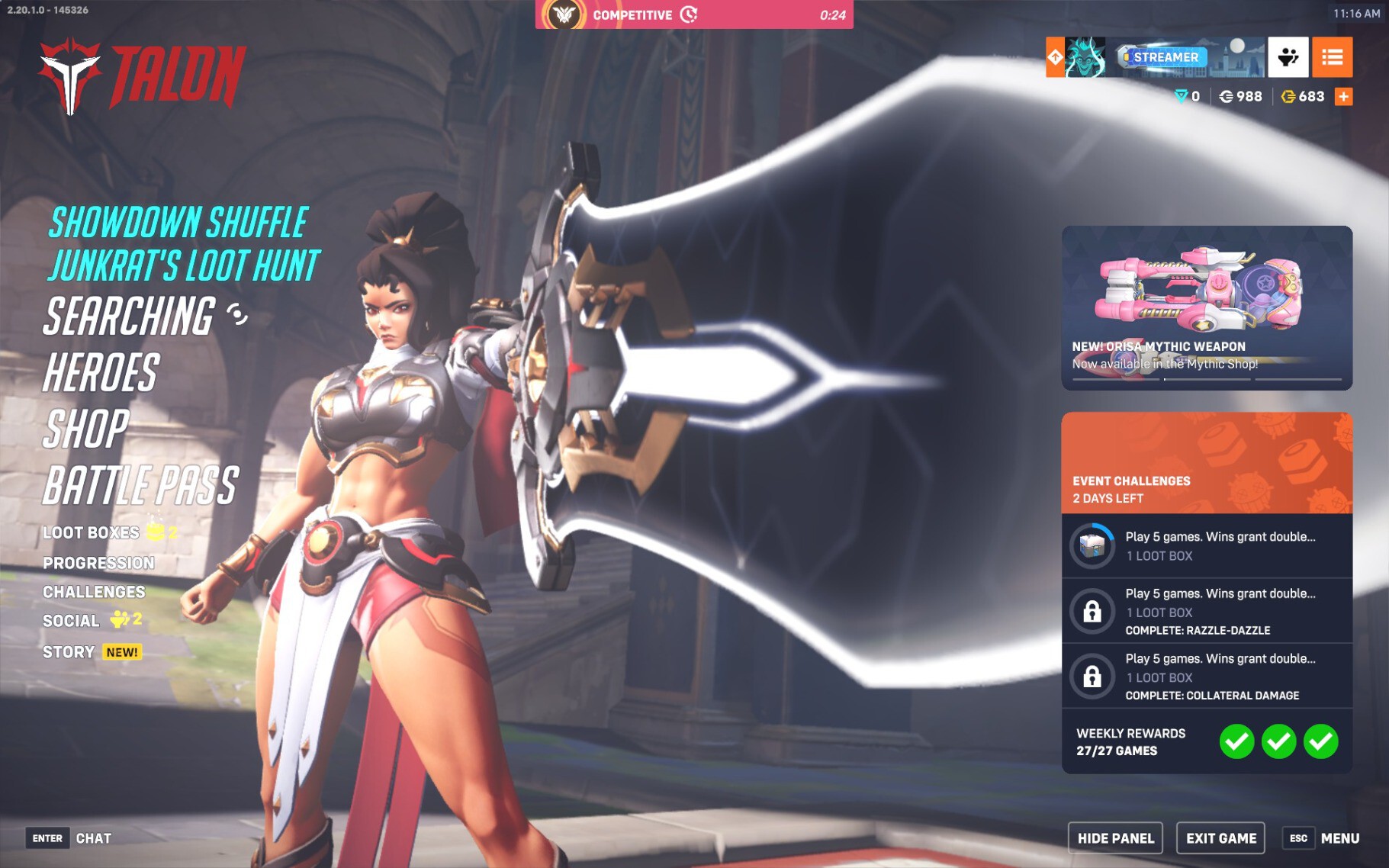Select the Collateral Damage locked challenge row
This screenshot has height=868, width=1389.
1207,677
